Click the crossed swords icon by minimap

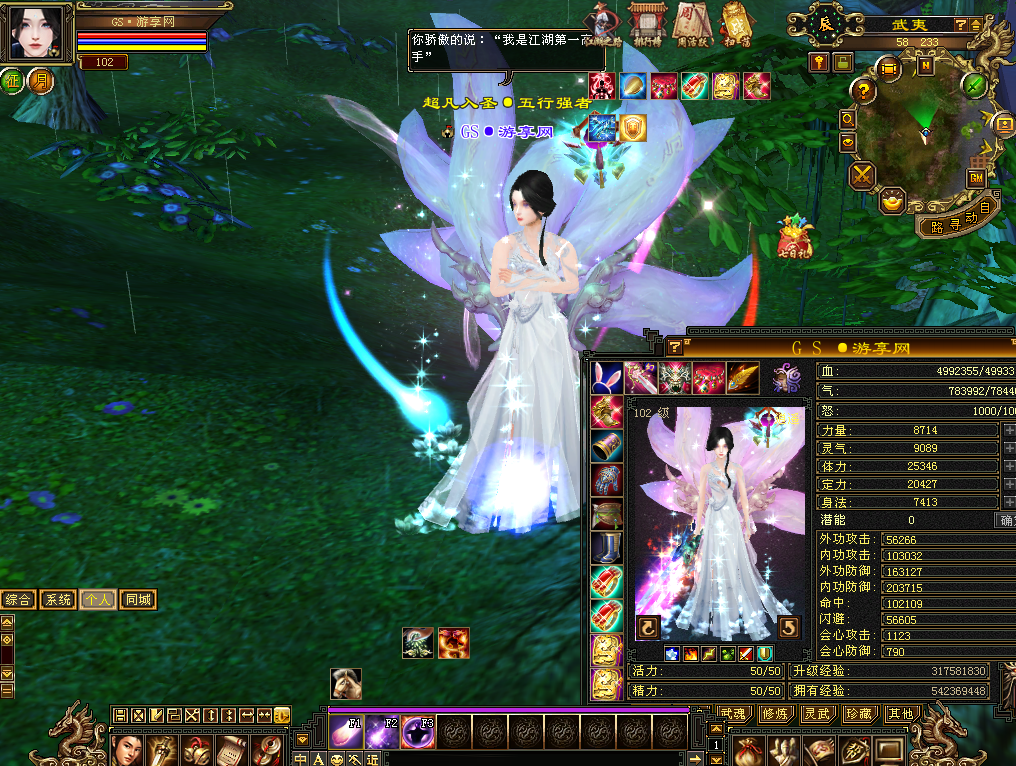(x=862, y=176)
